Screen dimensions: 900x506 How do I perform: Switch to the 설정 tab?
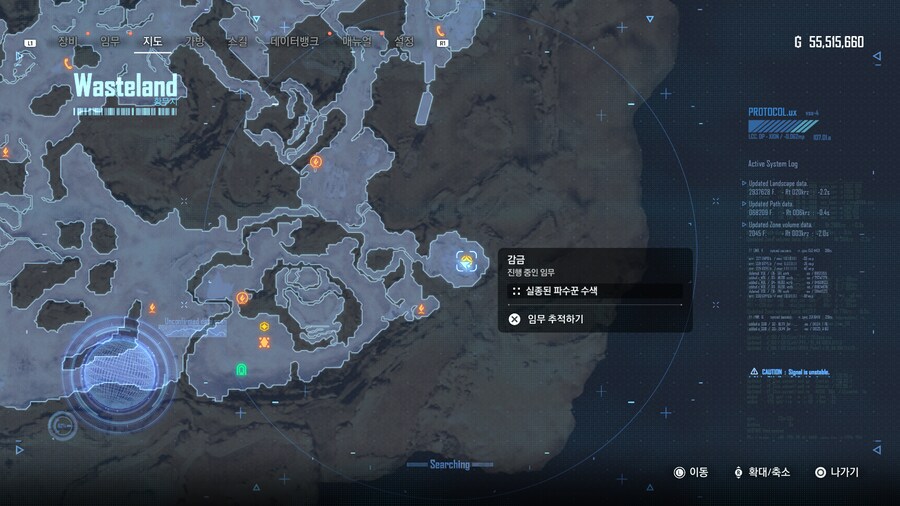[404, 41]
